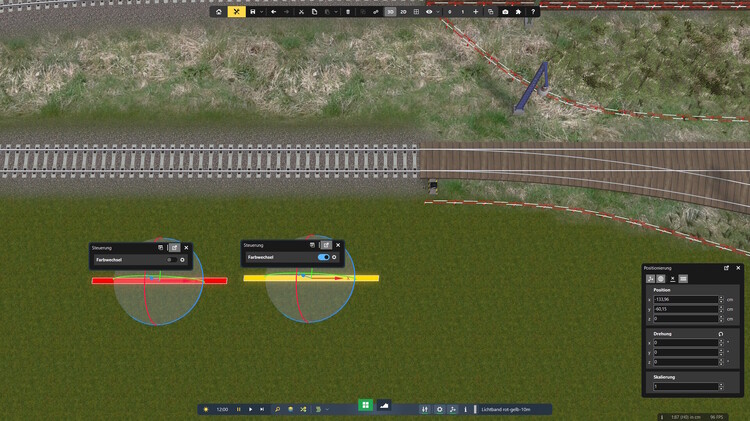This screenshot has height=421, width=750.
Task: Close the Positionierung panel
Action: 738,268
